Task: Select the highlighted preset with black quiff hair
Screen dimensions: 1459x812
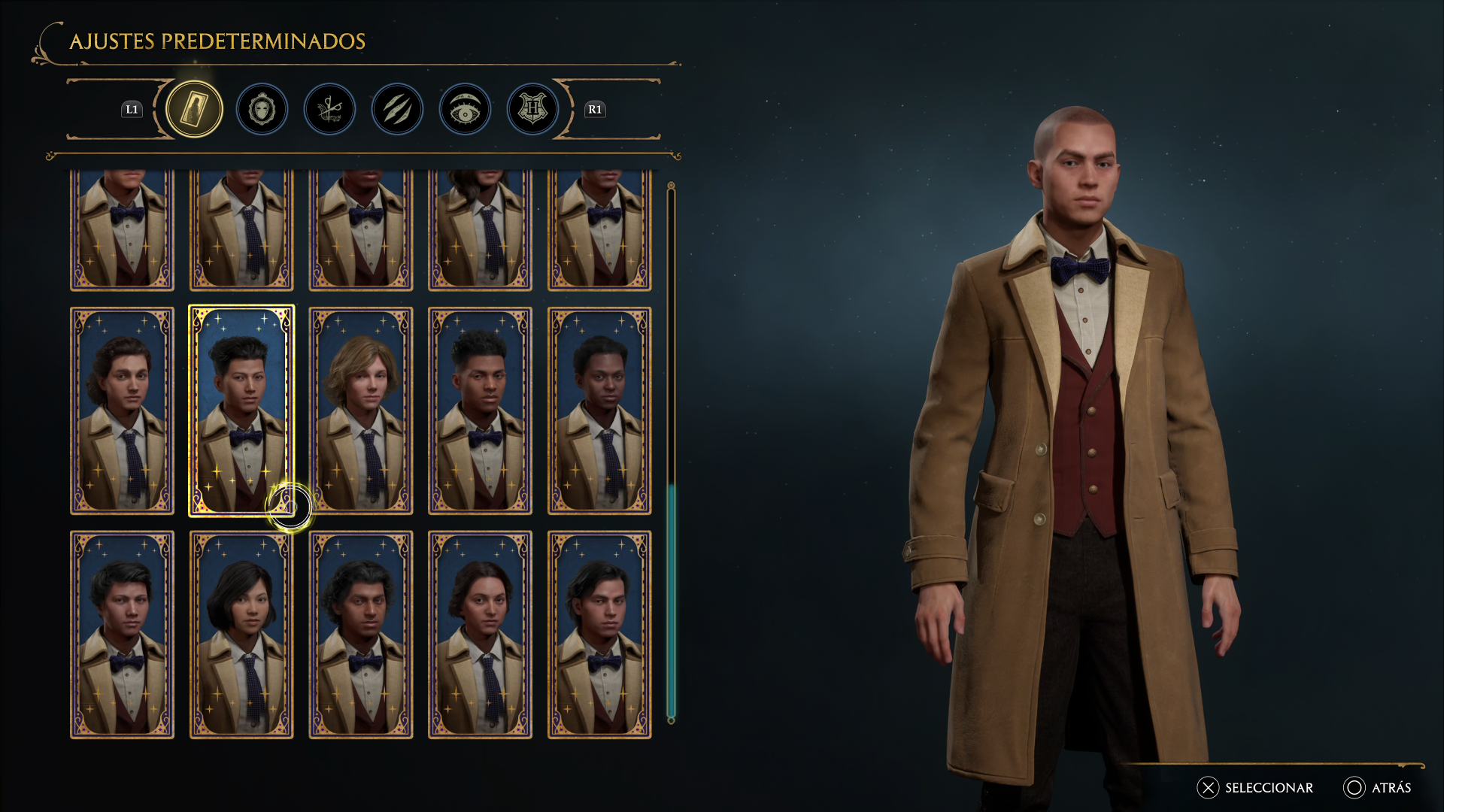Action: [241, 411]
